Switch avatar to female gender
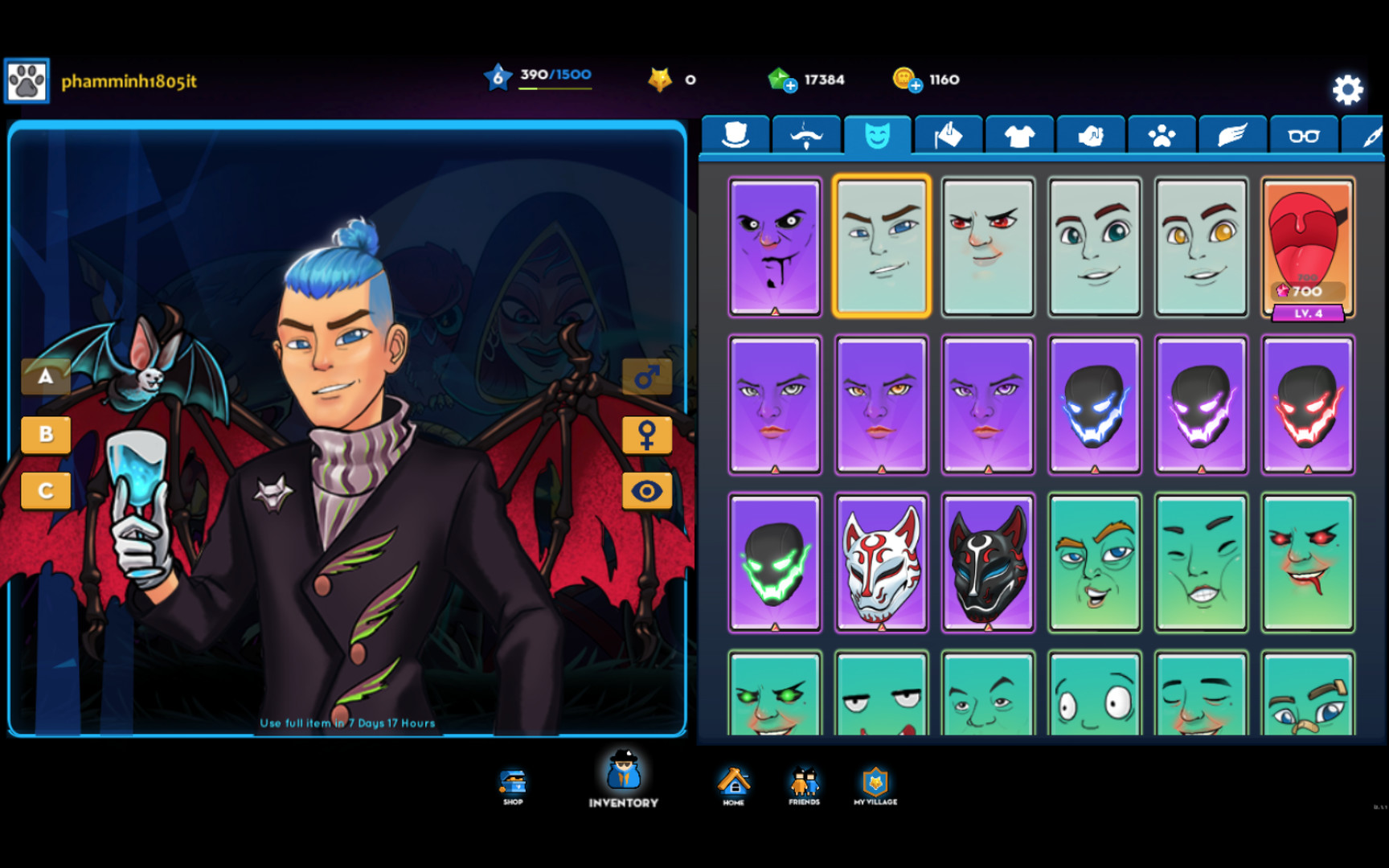 point(647,434)
